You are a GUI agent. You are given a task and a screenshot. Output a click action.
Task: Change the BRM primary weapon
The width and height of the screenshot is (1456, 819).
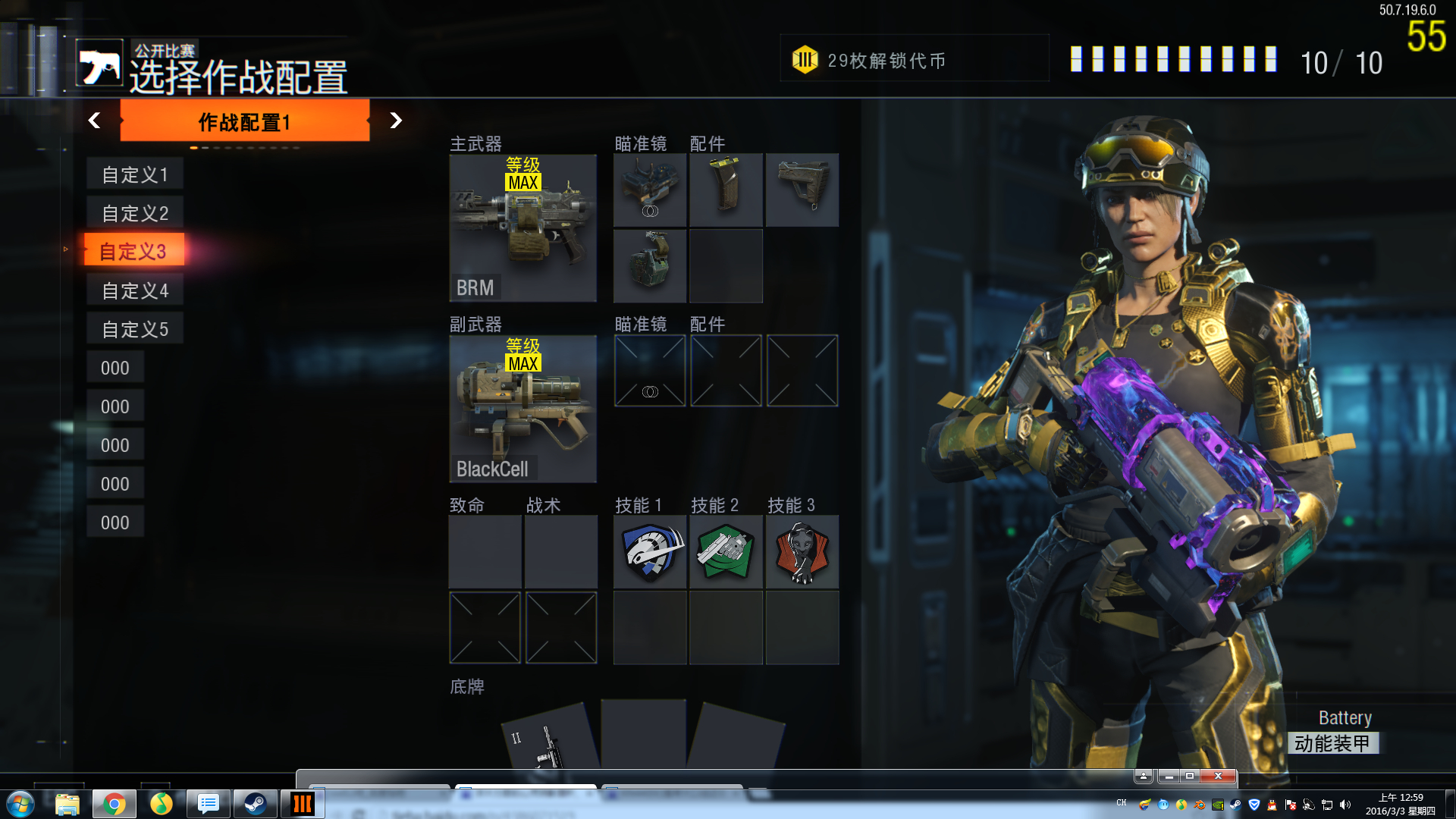coord(522,227)
